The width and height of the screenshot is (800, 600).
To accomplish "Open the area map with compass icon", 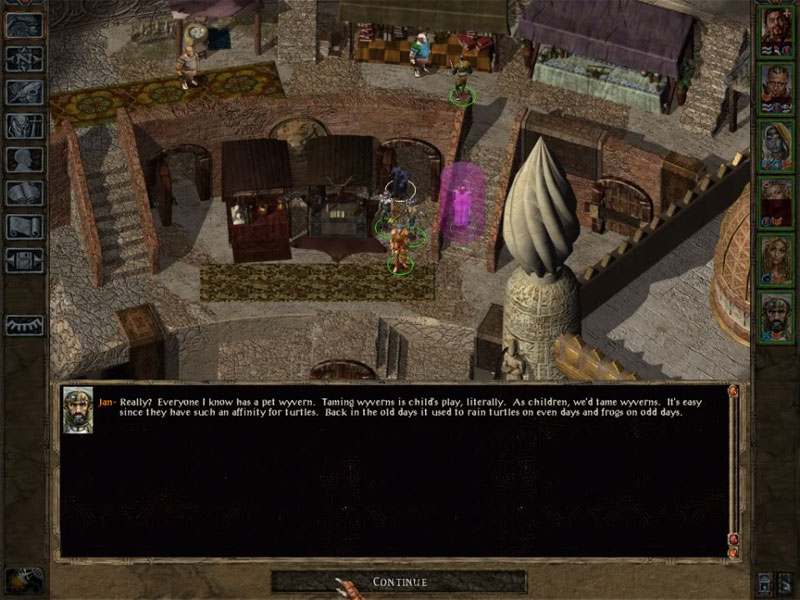I will pos(24,57).
